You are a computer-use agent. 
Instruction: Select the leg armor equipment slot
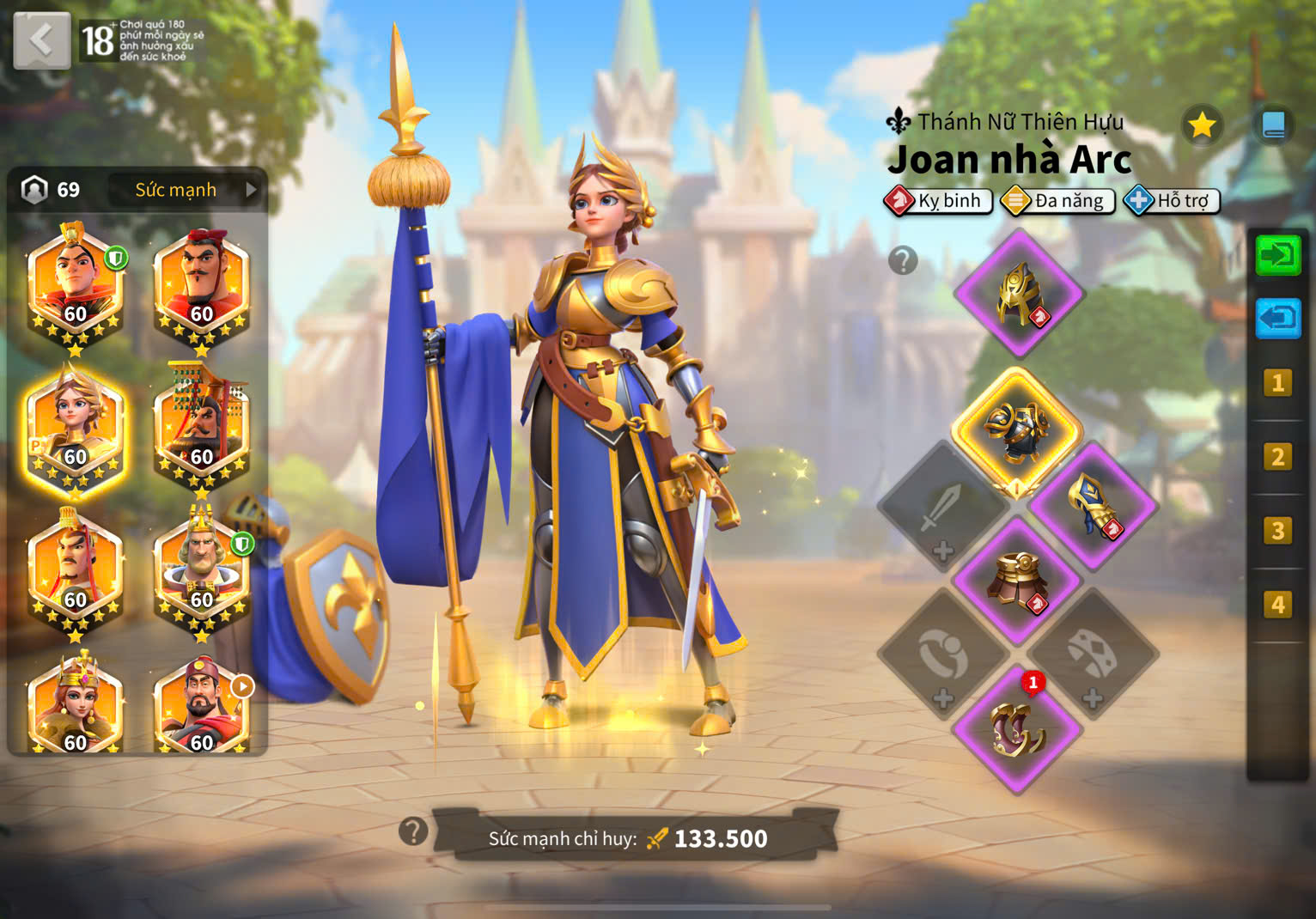pos(1018,581)
